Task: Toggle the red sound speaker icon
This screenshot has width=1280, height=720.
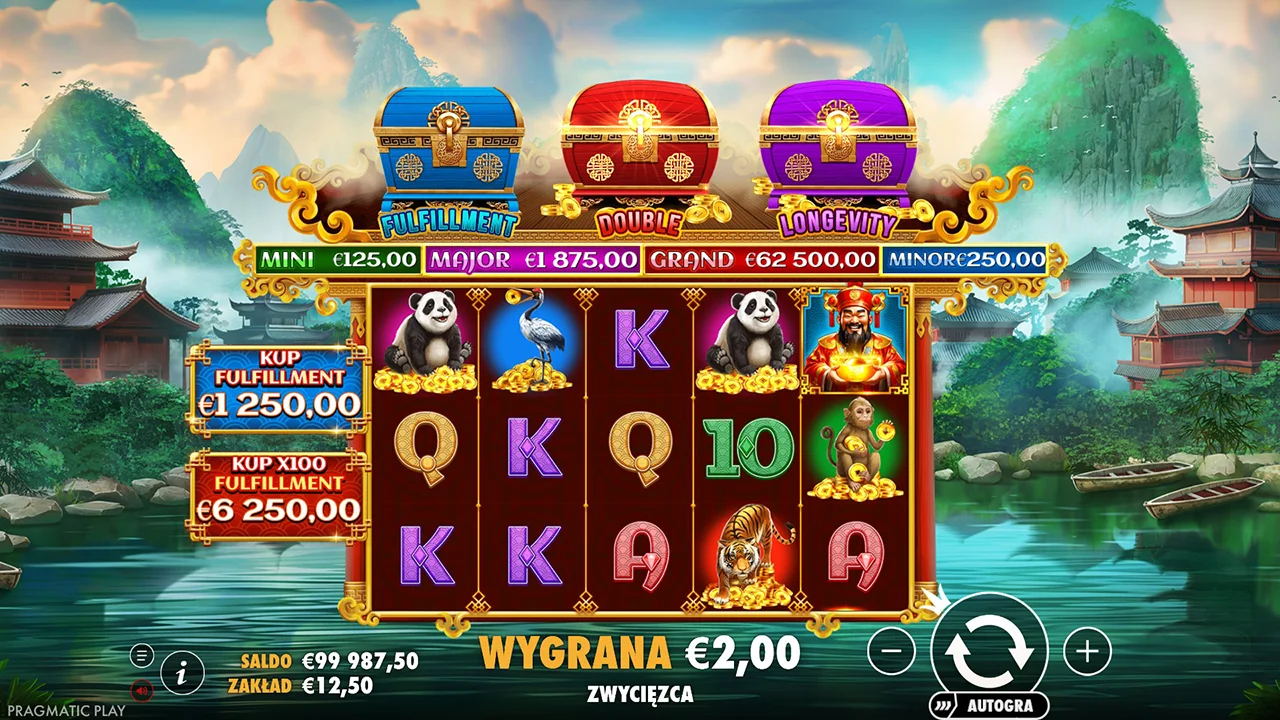Action: (x=142, y=689)
